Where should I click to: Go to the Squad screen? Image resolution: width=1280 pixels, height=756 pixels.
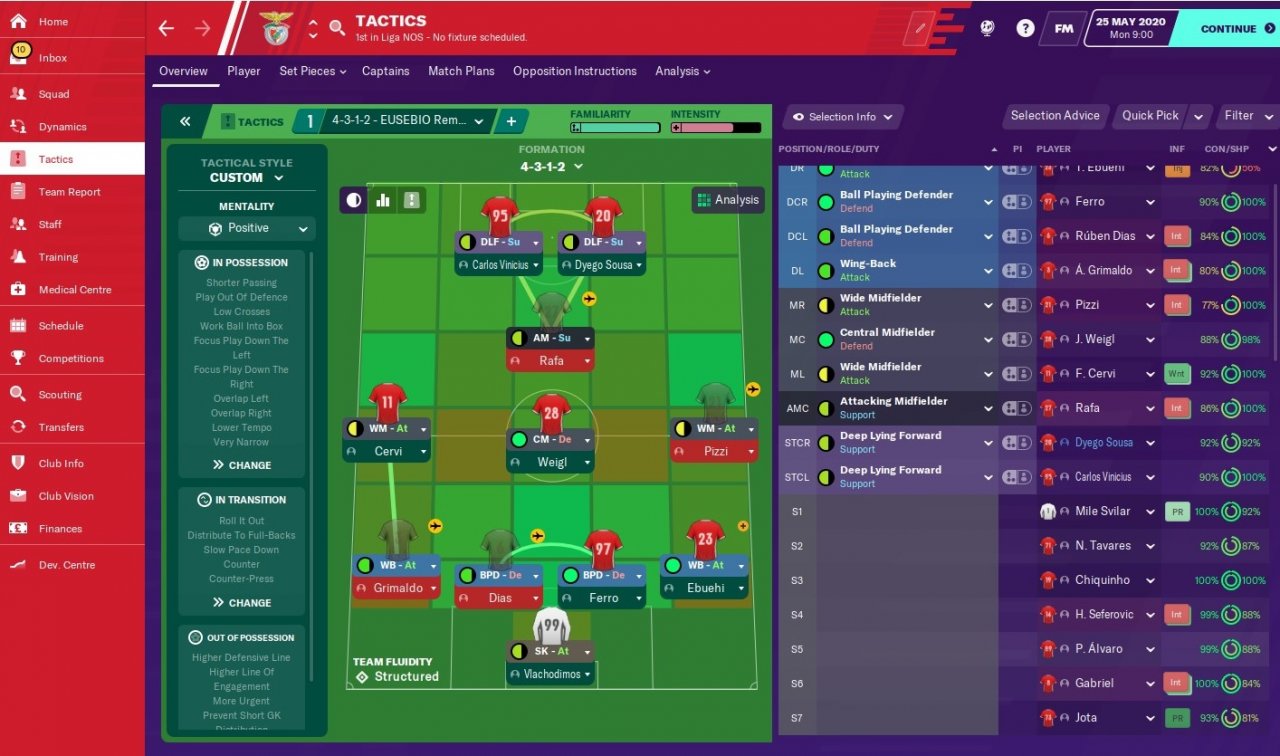coord(54,94)
